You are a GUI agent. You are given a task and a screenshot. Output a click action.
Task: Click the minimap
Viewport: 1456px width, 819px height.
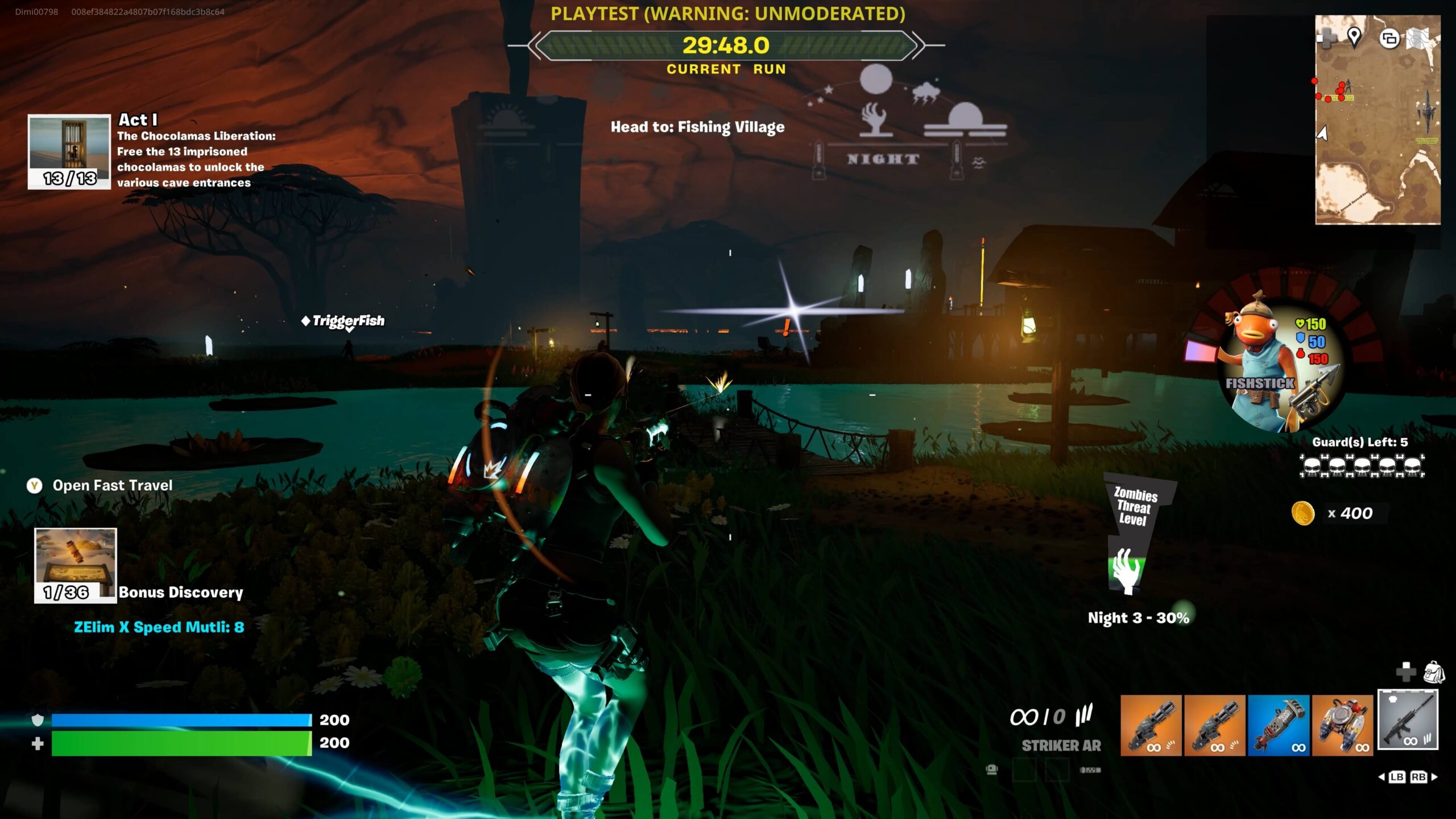1378,131
